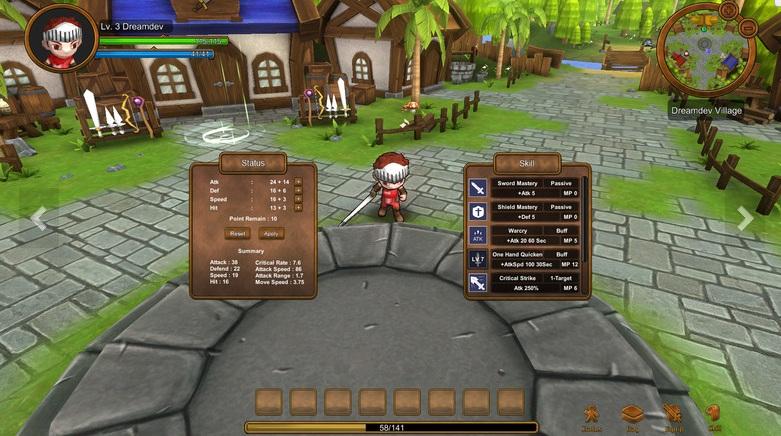Reset the allocated status points
Image resolution: width=781 pixels, height=436 pixels.
238,233
